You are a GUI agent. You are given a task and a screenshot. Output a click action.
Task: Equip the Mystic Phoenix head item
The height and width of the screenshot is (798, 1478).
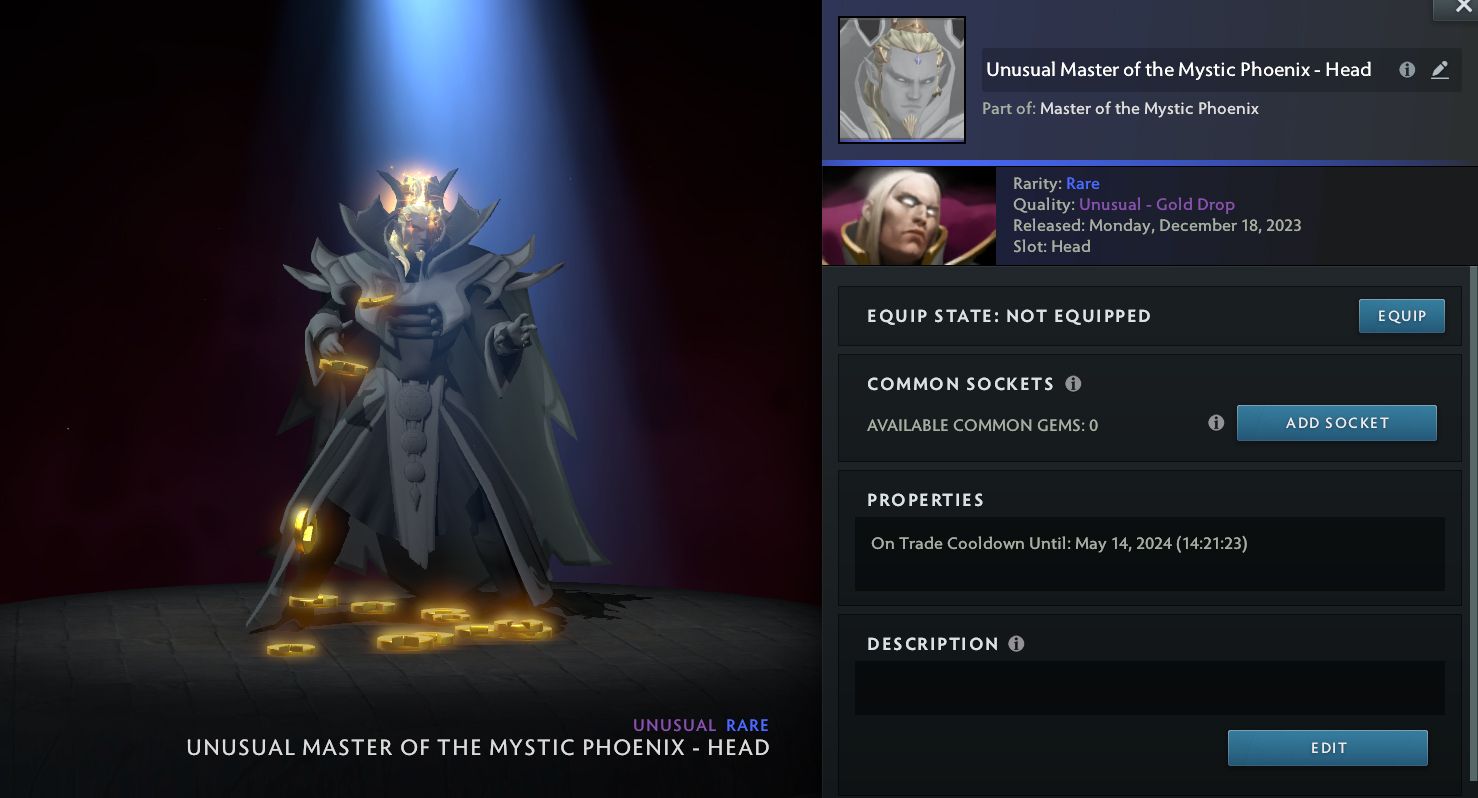tap(1401, 316)
